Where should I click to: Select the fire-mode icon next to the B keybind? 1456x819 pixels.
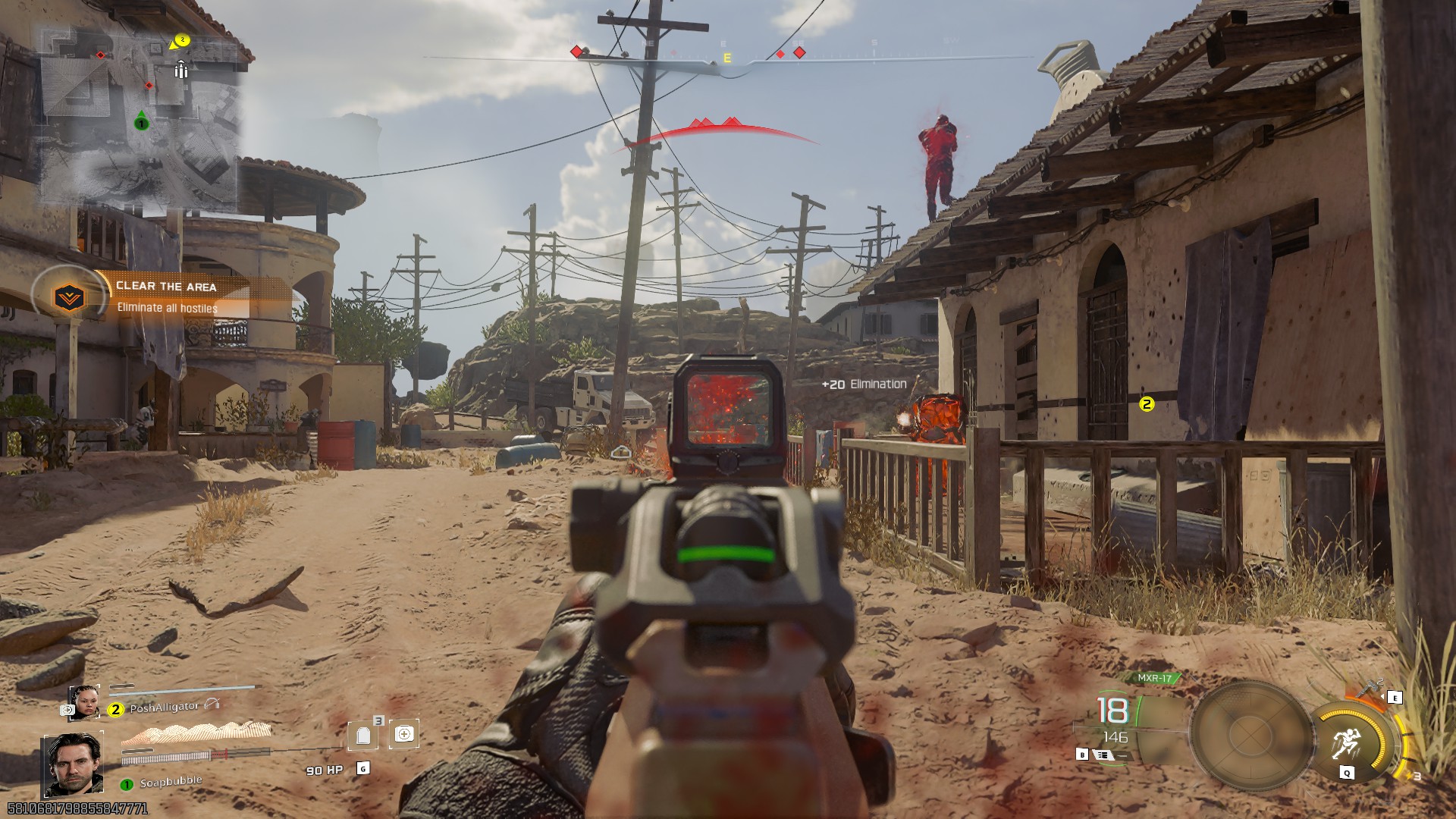click(1104, 755)
